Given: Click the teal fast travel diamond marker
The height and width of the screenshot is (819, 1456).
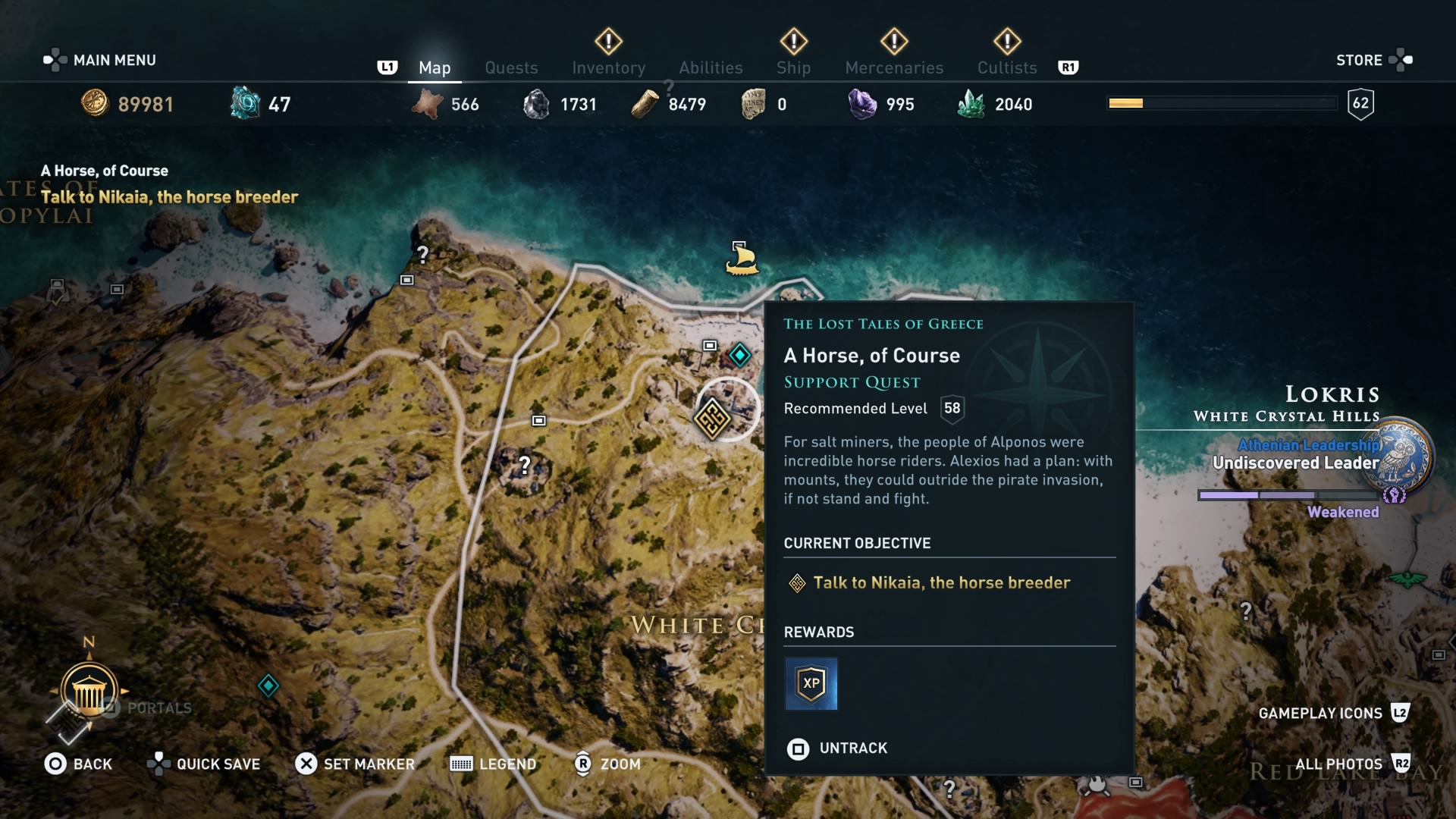Looking at the screenshot, I should (x=739, y=354).
